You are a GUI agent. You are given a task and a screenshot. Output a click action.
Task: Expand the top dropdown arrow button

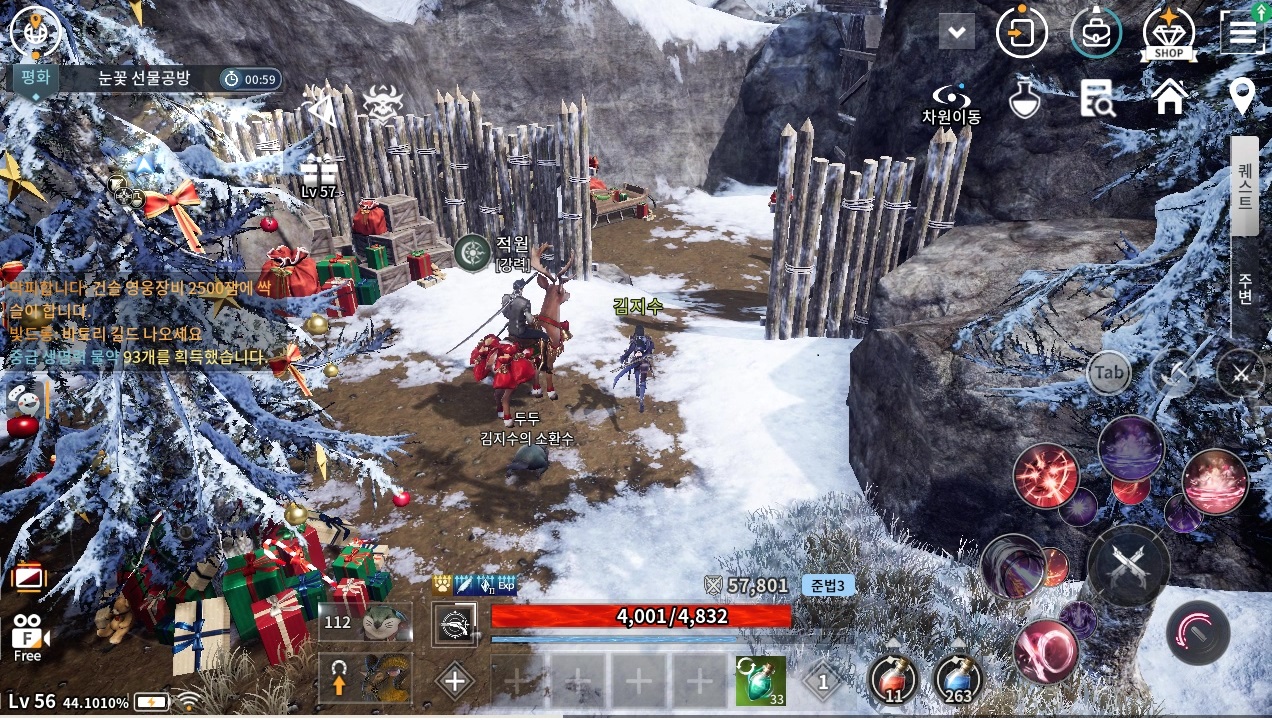[x=957, y=32]
